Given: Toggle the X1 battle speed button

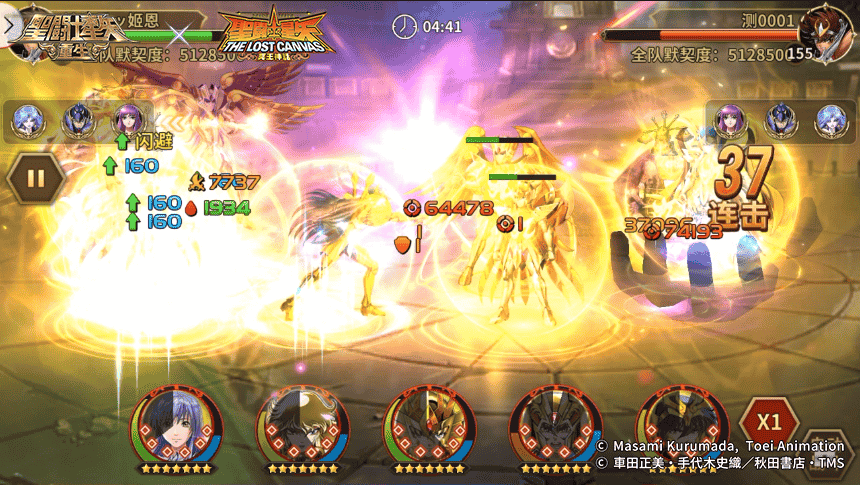Looking at the screenshot, I should click(x=769, y=421).
